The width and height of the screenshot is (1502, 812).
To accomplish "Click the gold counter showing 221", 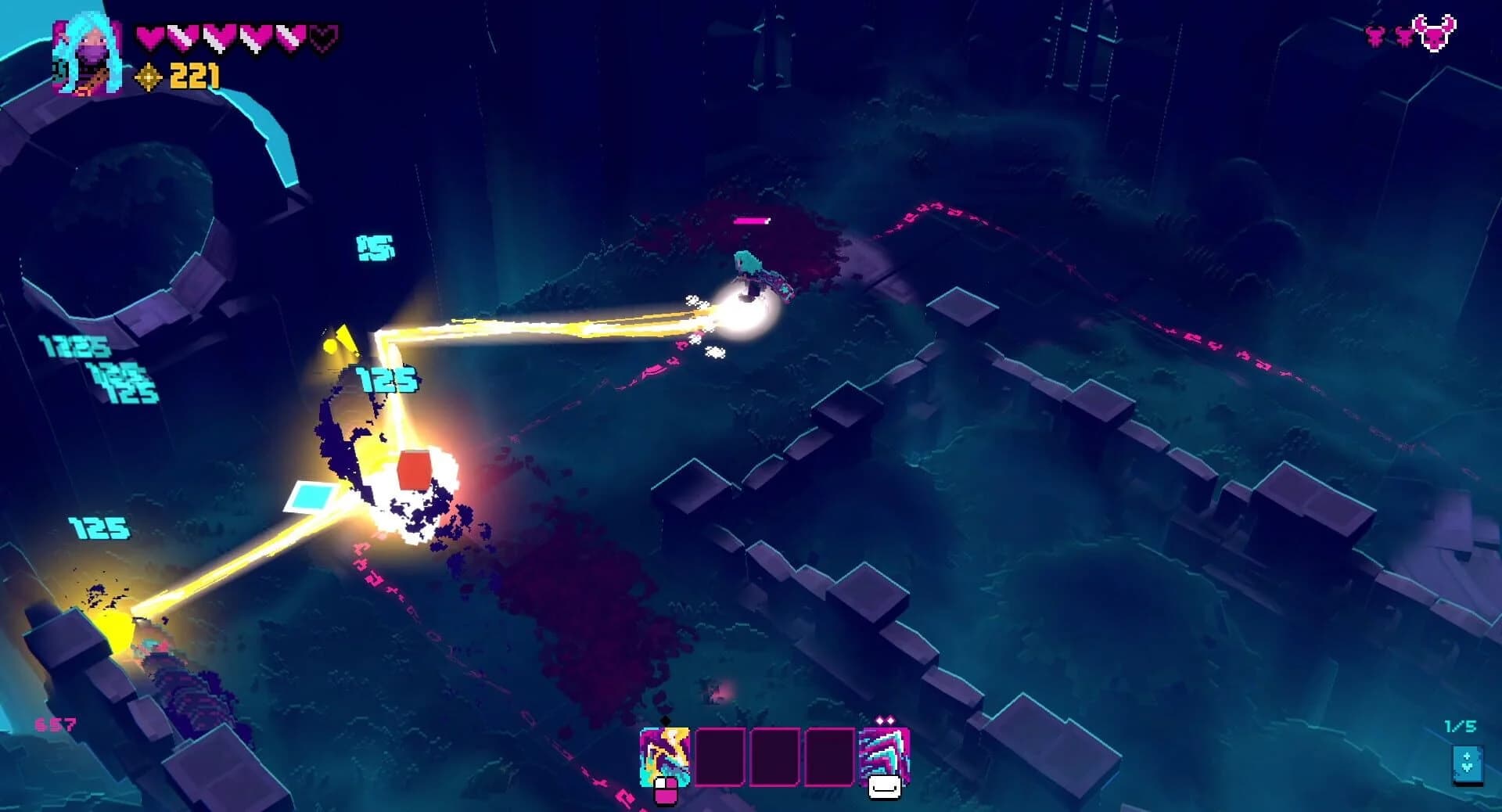I will [194, 77].
